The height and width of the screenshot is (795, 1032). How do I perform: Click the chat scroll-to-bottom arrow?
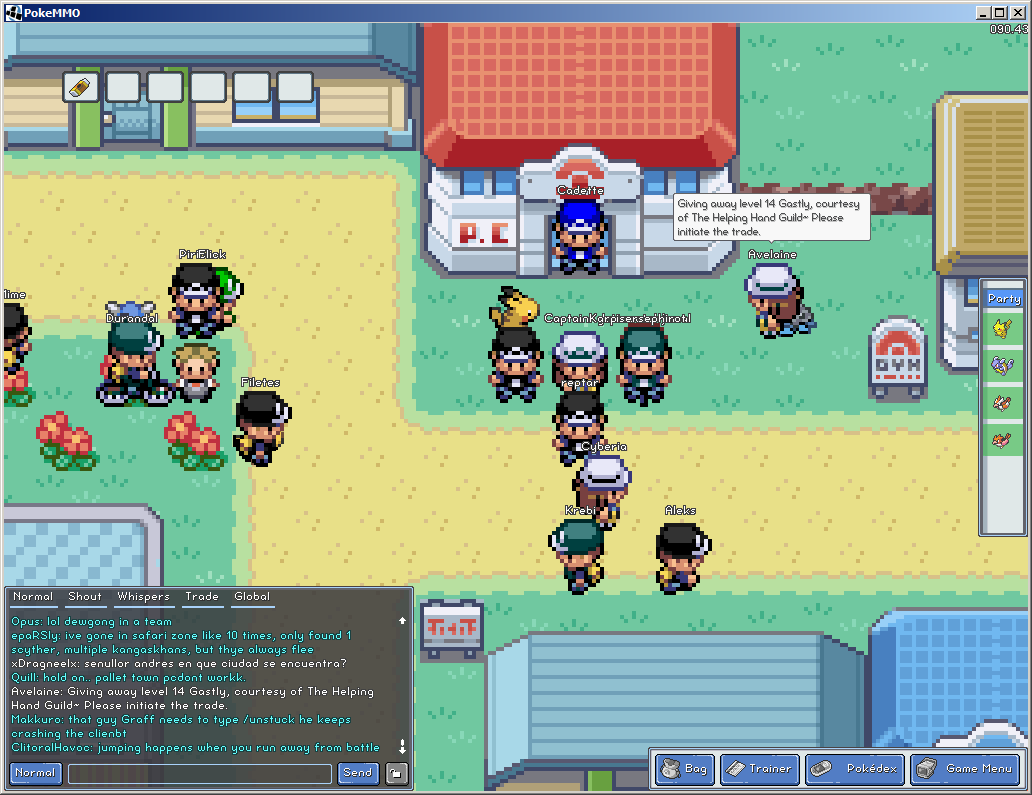(x=402, y=747)
